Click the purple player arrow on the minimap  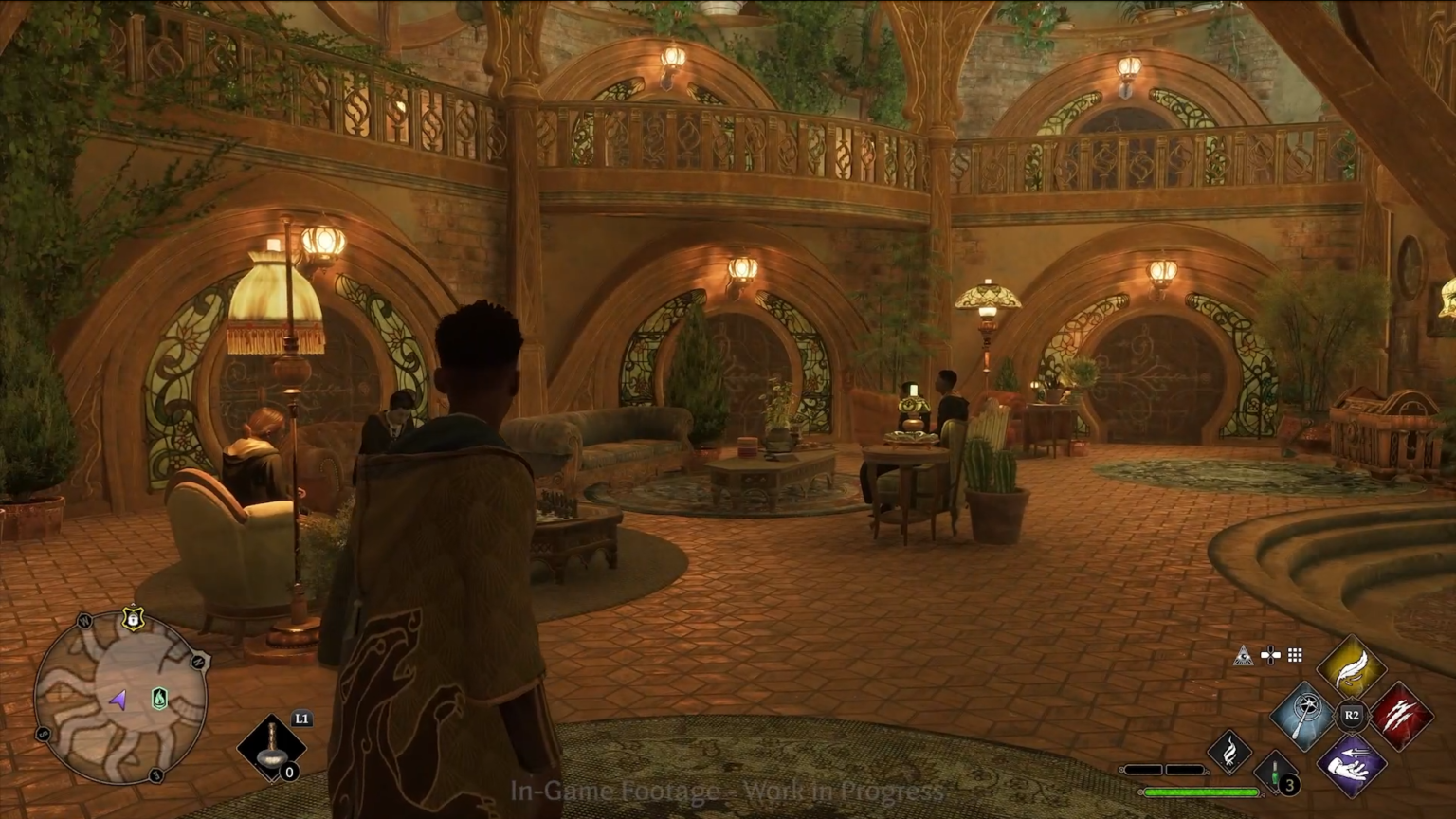tap(119, 701)
